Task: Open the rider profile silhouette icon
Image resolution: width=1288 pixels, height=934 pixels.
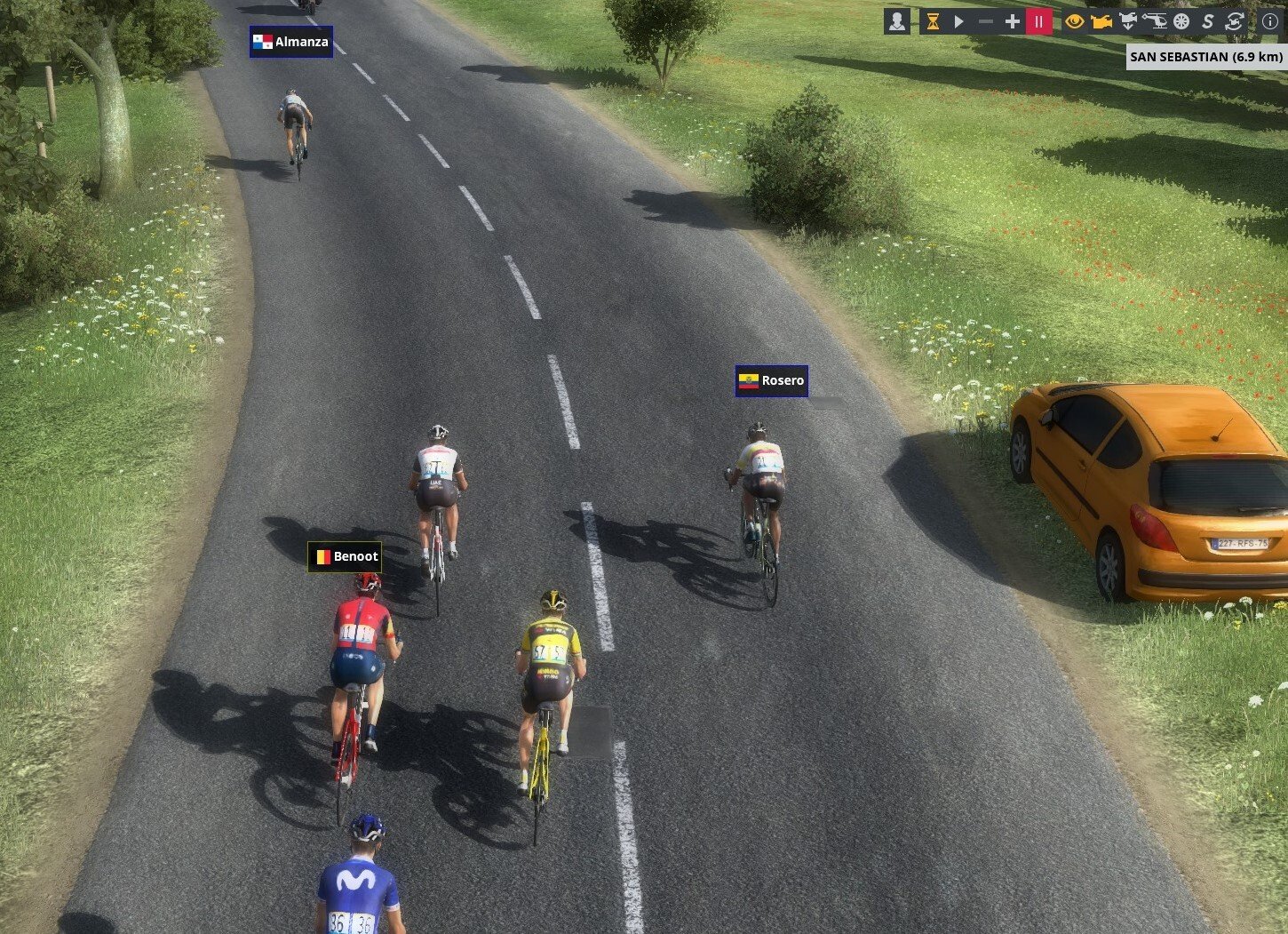Action: [897, 21]
